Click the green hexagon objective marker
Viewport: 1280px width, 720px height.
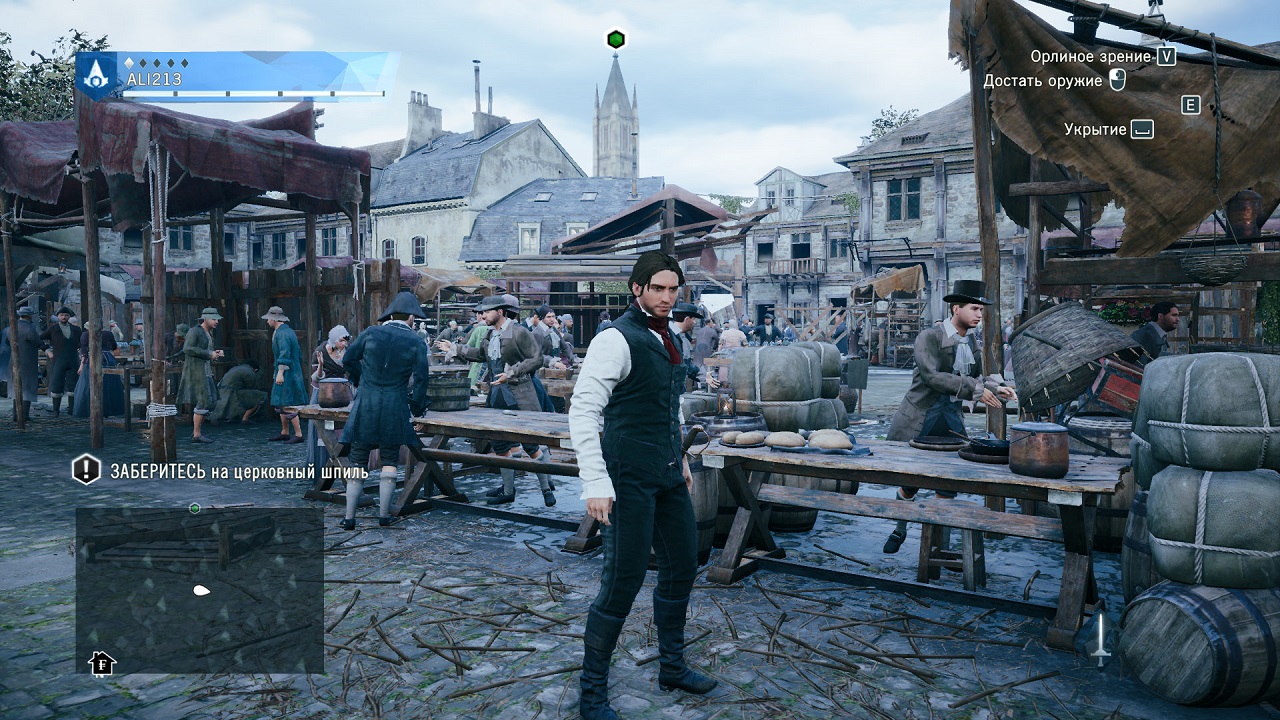tap(616, 39)
